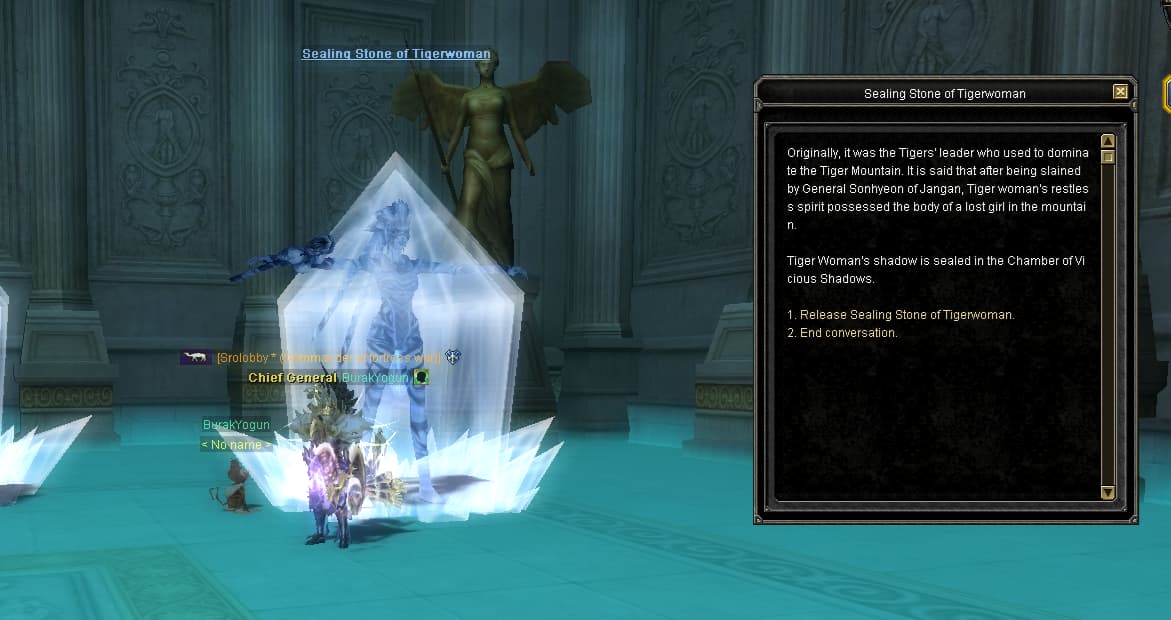This screenshot has width=1171, height=620.
Task: Select the End conversation option
Action: pyautogui.click(x=842, y=333)
